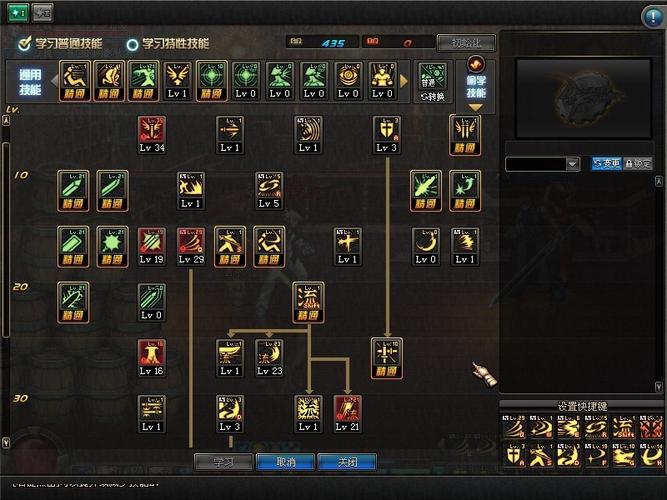The height and width of the screenshot is (500, 667).
Task: Select the red Lv 34 skill icon
Action: pos(152,131)
